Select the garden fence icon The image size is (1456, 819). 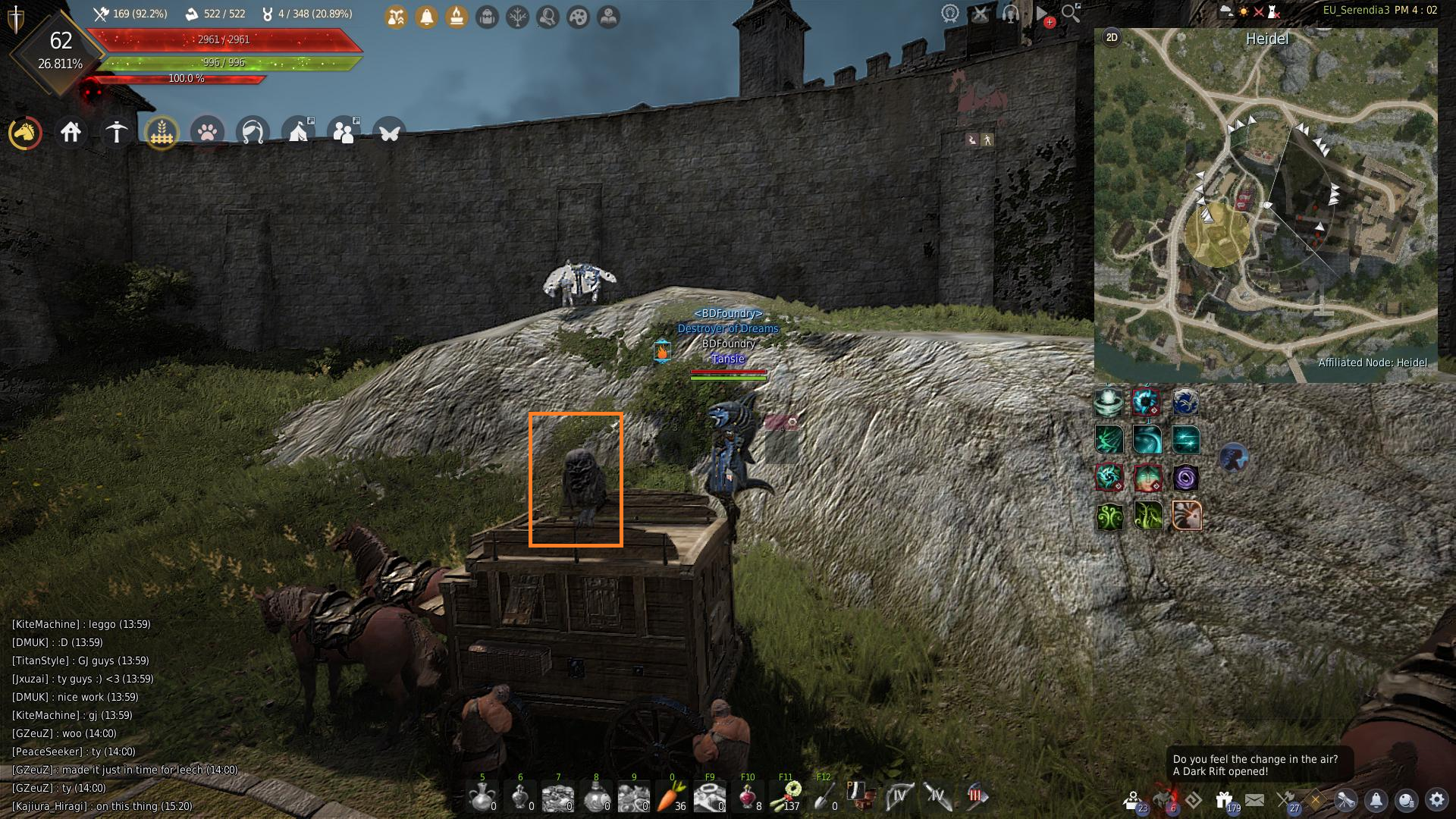coord(162,133)
